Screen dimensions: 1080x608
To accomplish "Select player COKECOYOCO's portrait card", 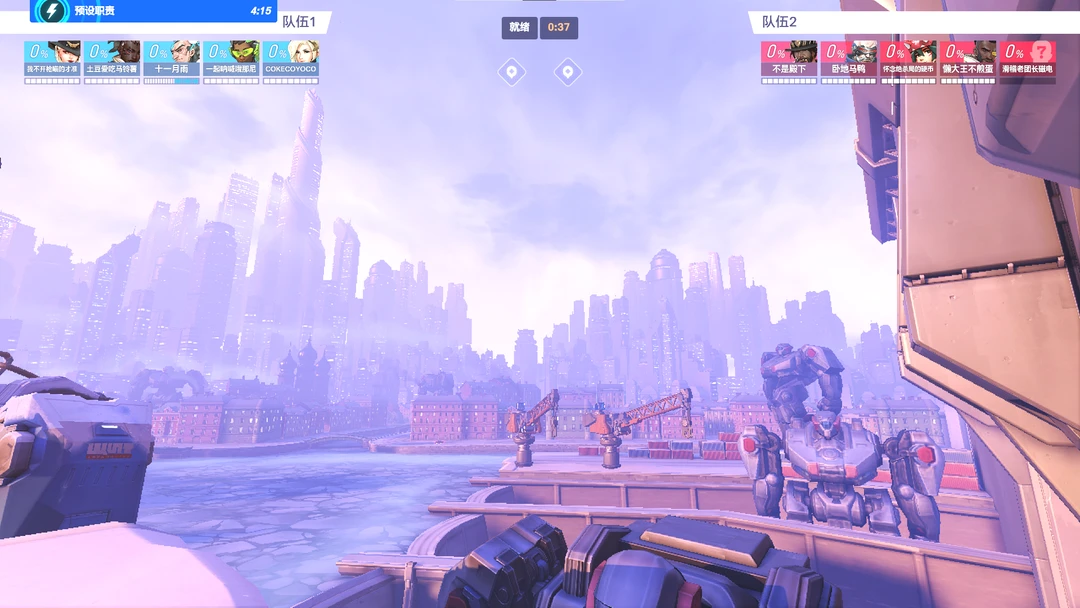I will (x=291, y=61).
